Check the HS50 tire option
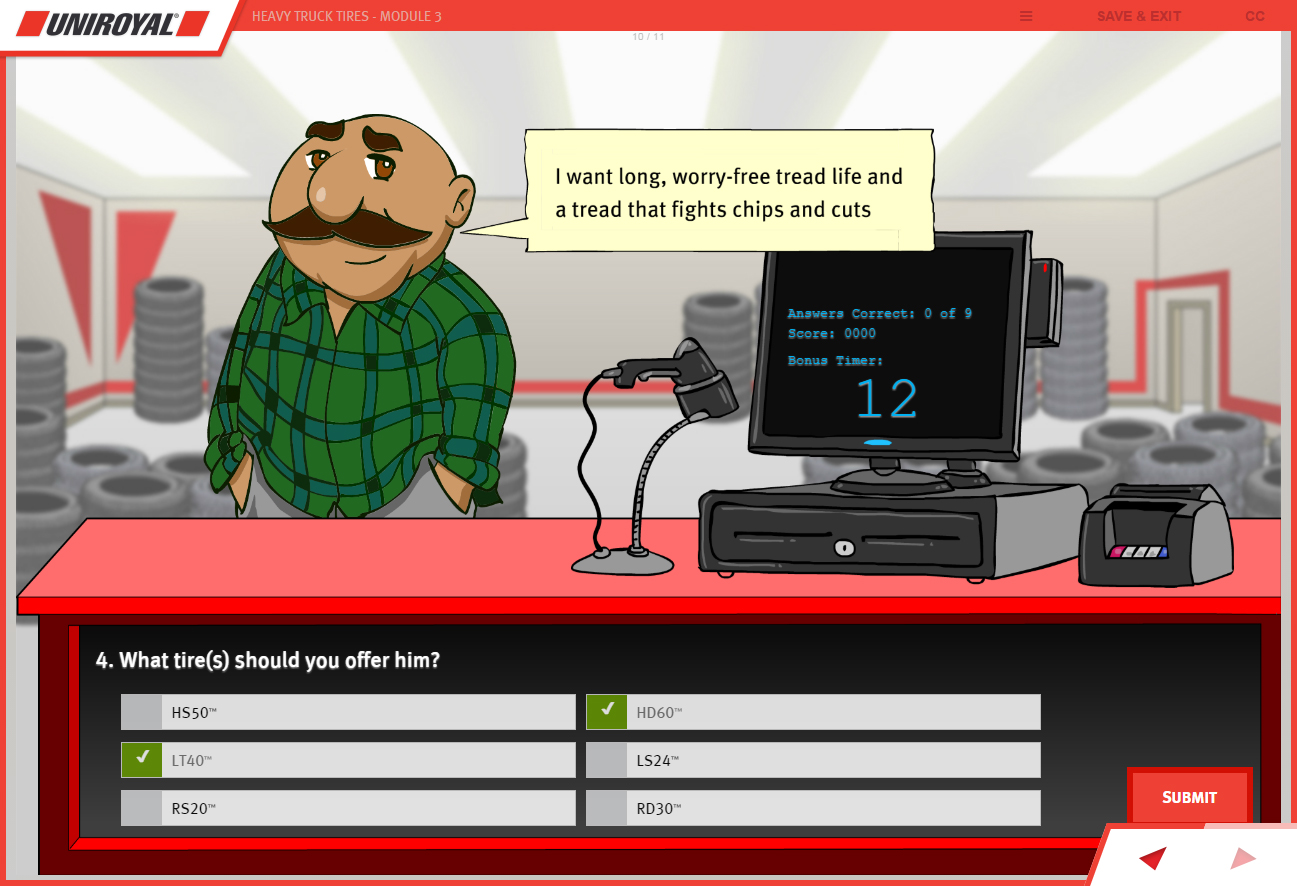The height and width of the screenshot is (886, 1297). pos(141,711)
